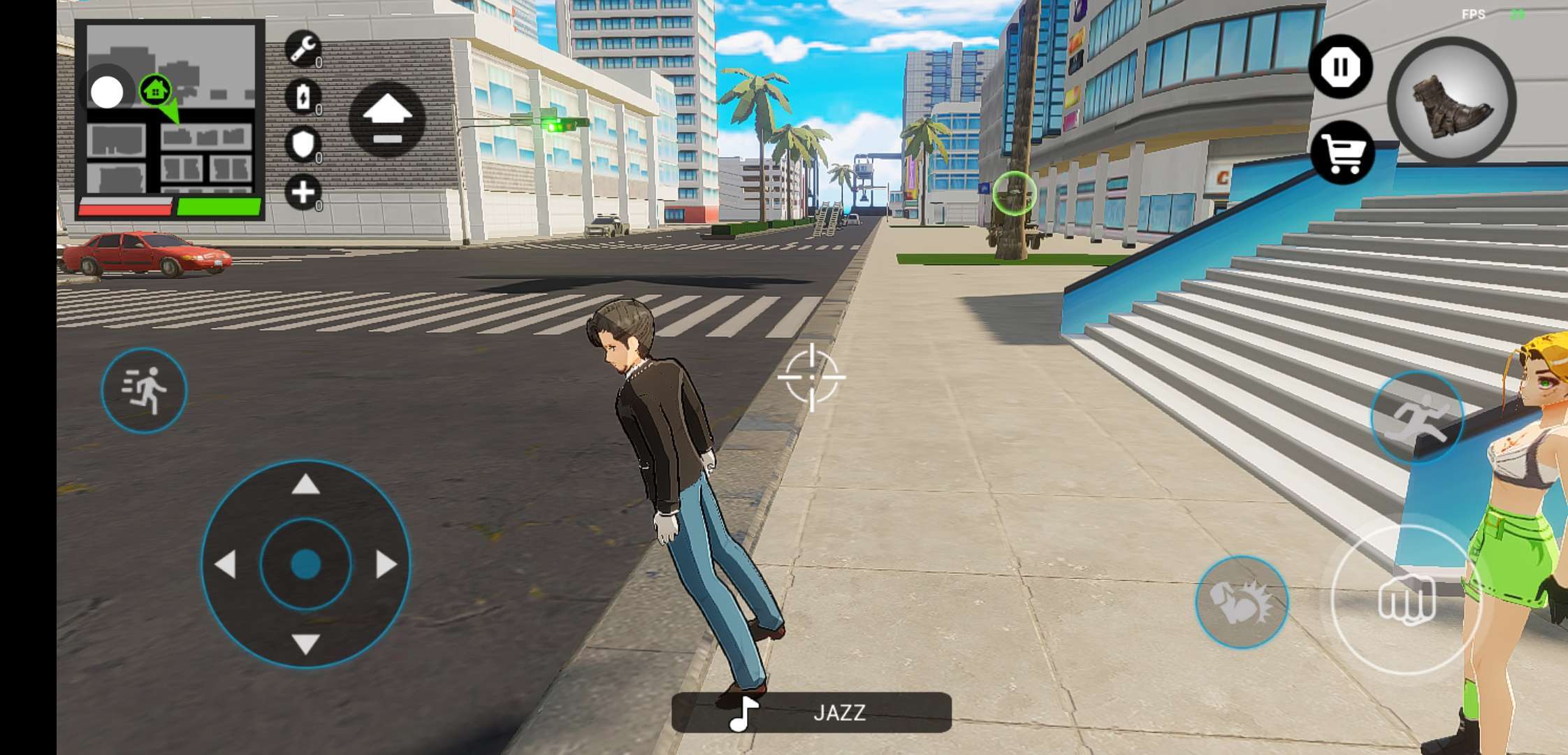
Task: Move right with the right arrow
Action: [386, 564]
